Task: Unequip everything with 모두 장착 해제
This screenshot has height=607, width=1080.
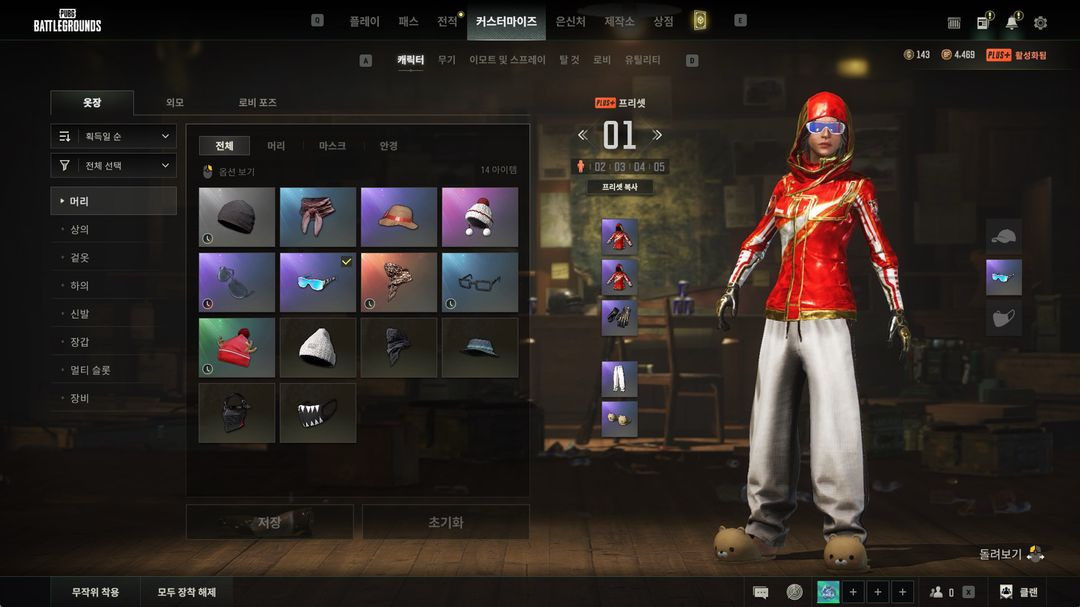Action: [x=186, y=592]
